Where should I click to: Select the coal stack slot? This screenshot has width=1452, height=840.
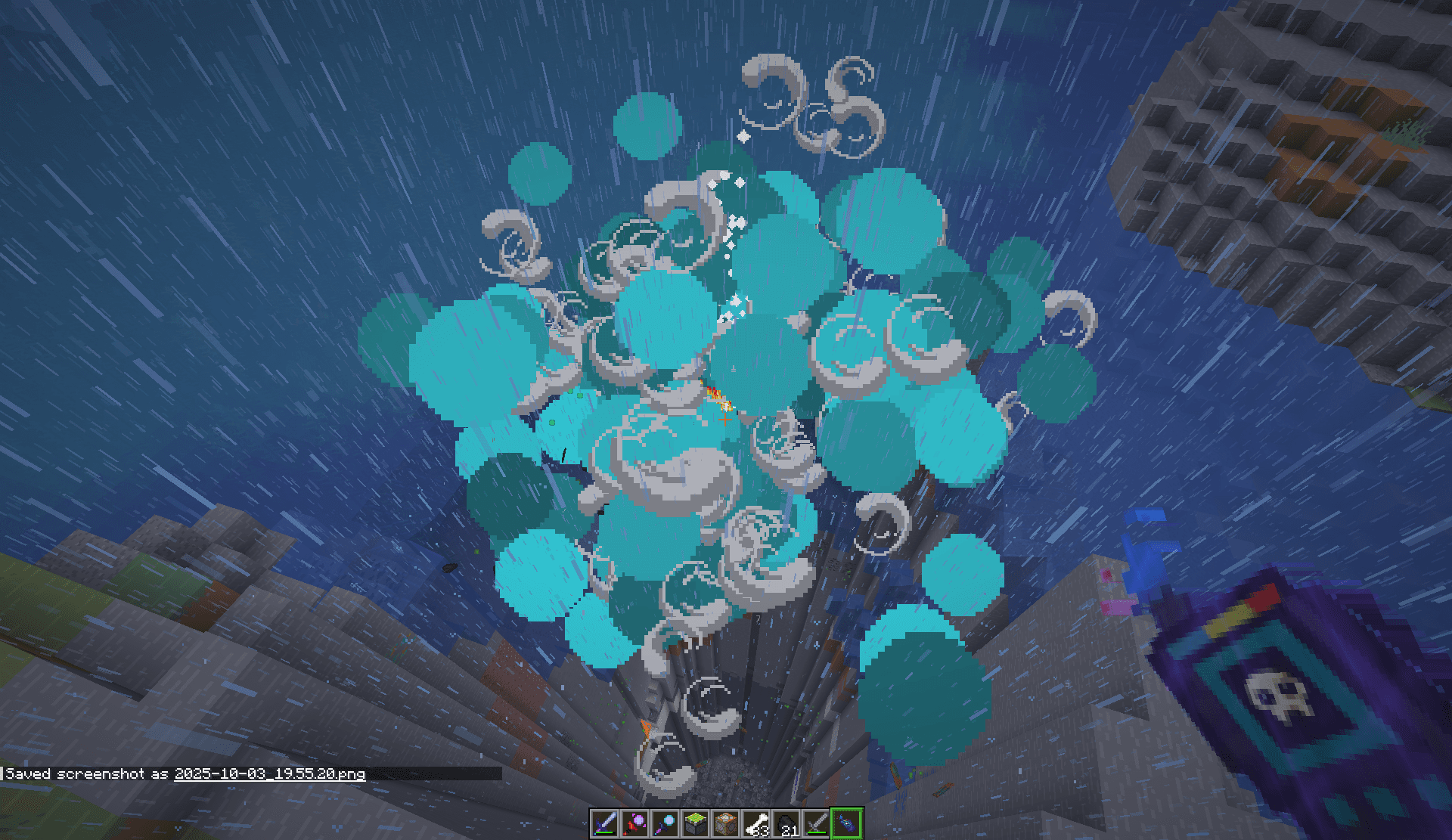[786, 823]
